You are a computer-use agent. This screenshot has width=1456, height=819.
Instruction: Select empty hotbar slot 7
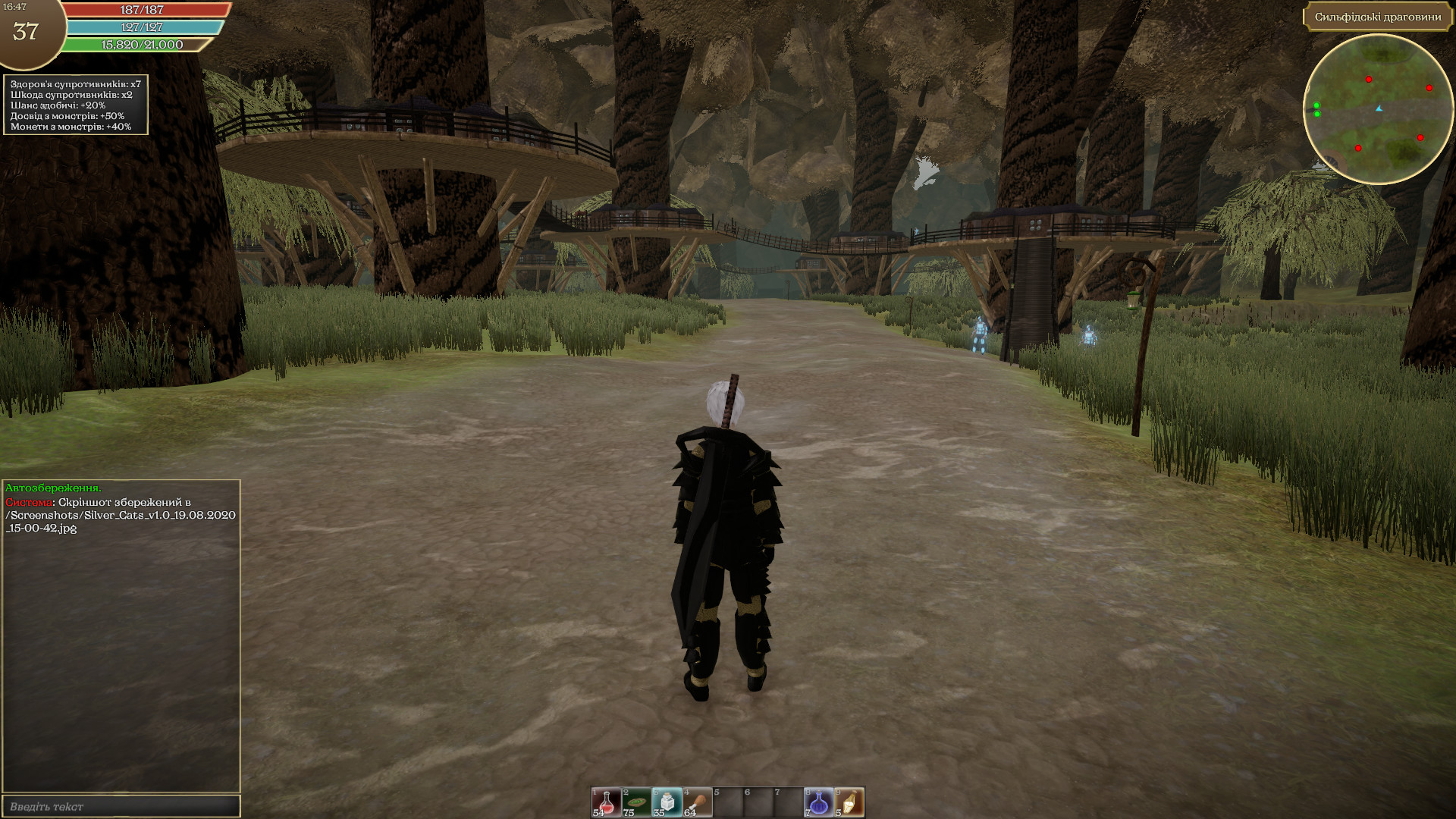point(789,802)
